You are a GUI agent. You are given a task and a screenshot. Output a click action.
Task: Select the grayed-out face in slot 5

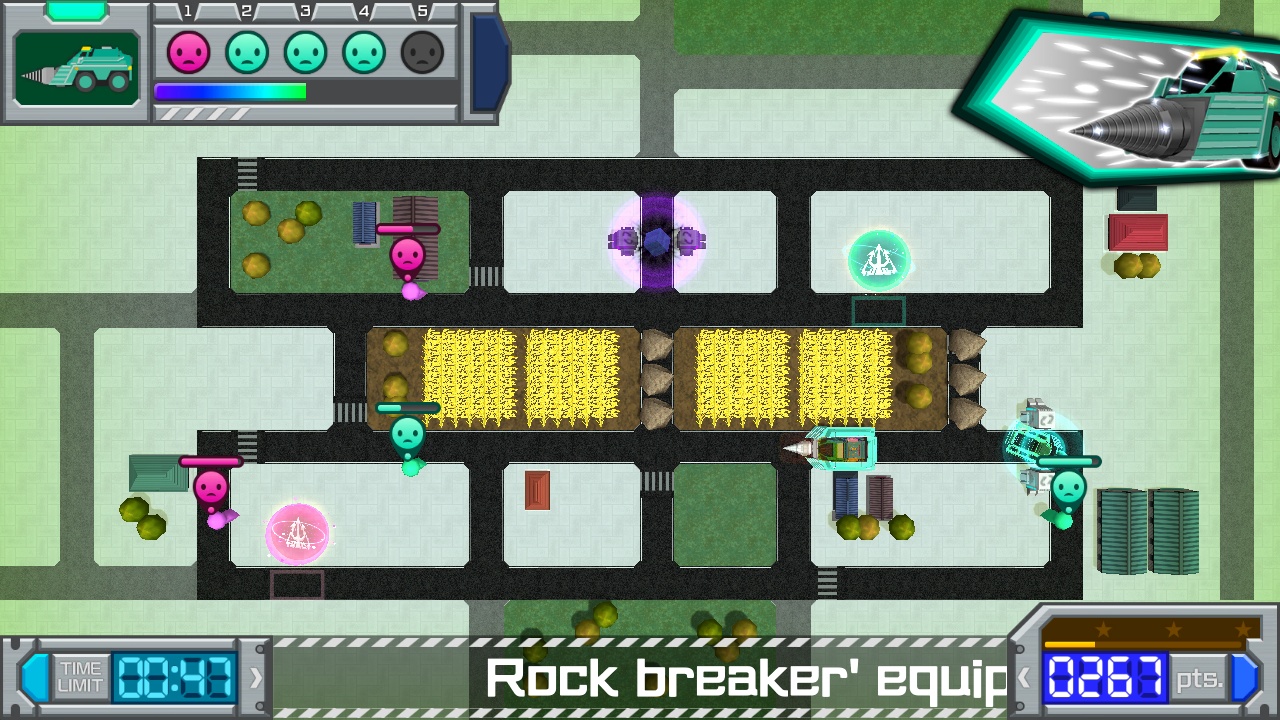(421, 52)
